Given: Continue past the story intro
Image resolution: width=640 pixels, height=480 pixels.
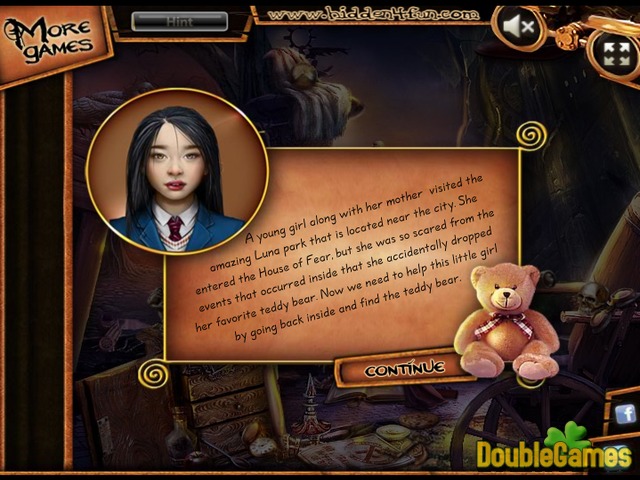Looking at the screenshot, I should pyautogui.click(x=404, y=369).
